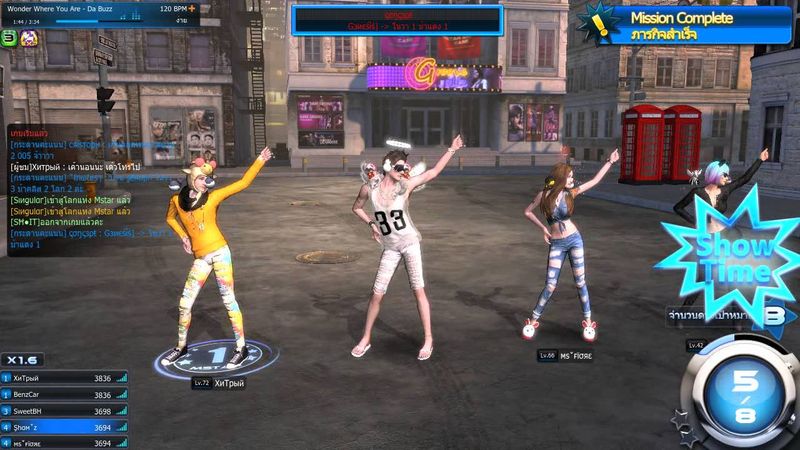Click the 5/8 round counter dial

tap(744, 395)
